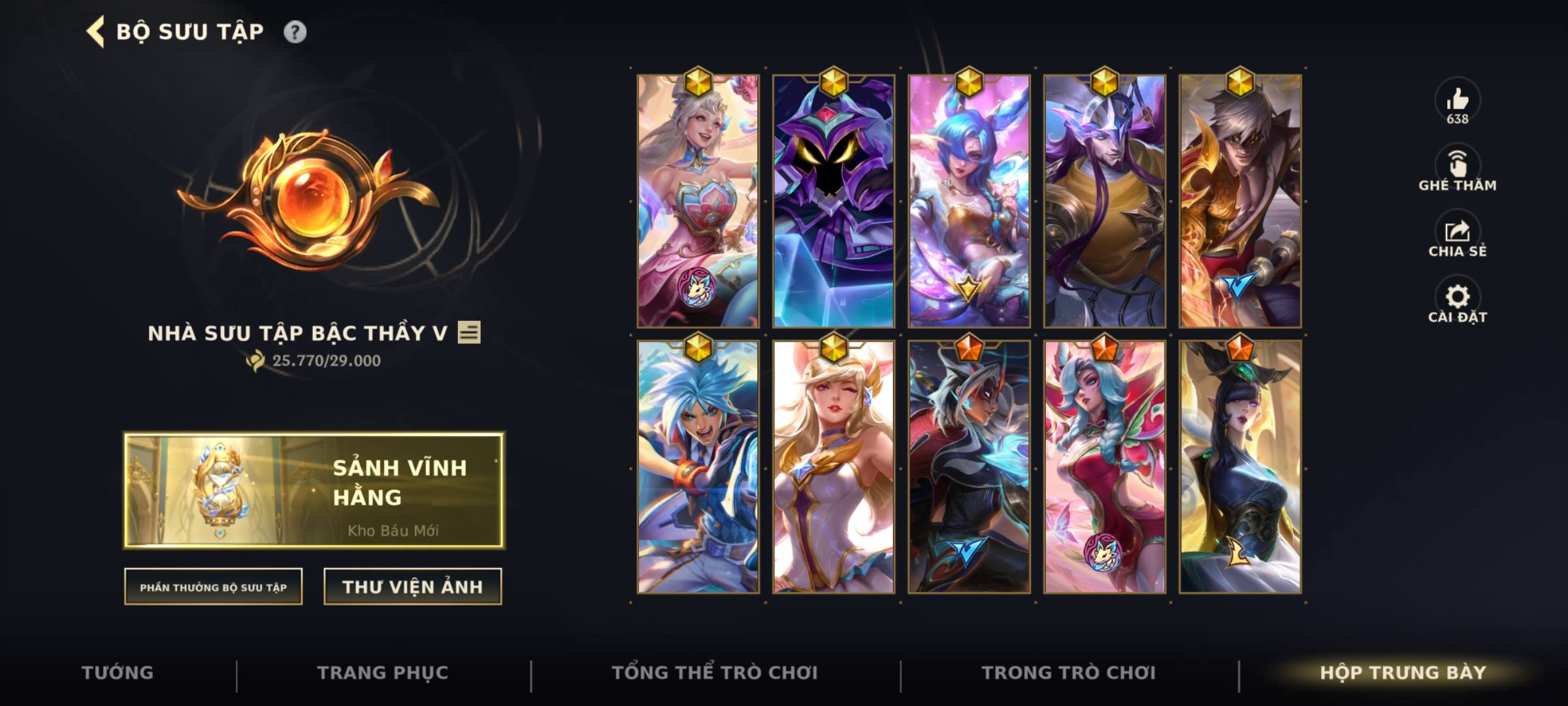
Task: Tap the back arrow beside BỘ SƯU TẬP
Action: click(95, 30)
